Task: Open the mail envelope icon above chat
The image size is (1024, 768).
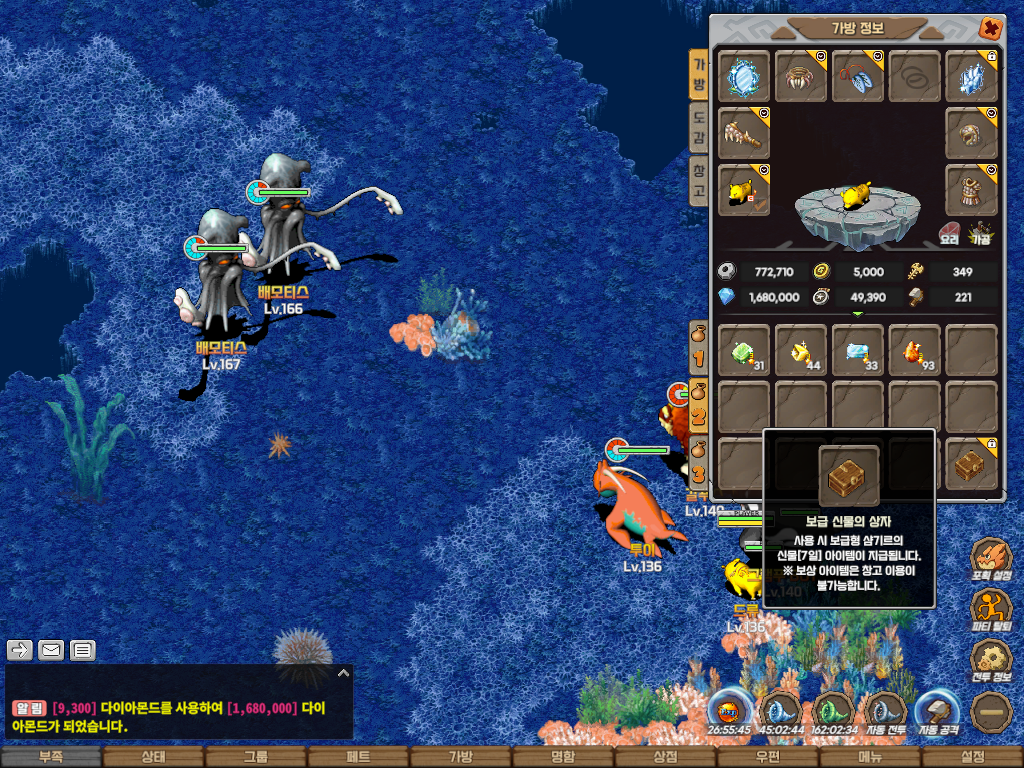Action: coord(51,650)
